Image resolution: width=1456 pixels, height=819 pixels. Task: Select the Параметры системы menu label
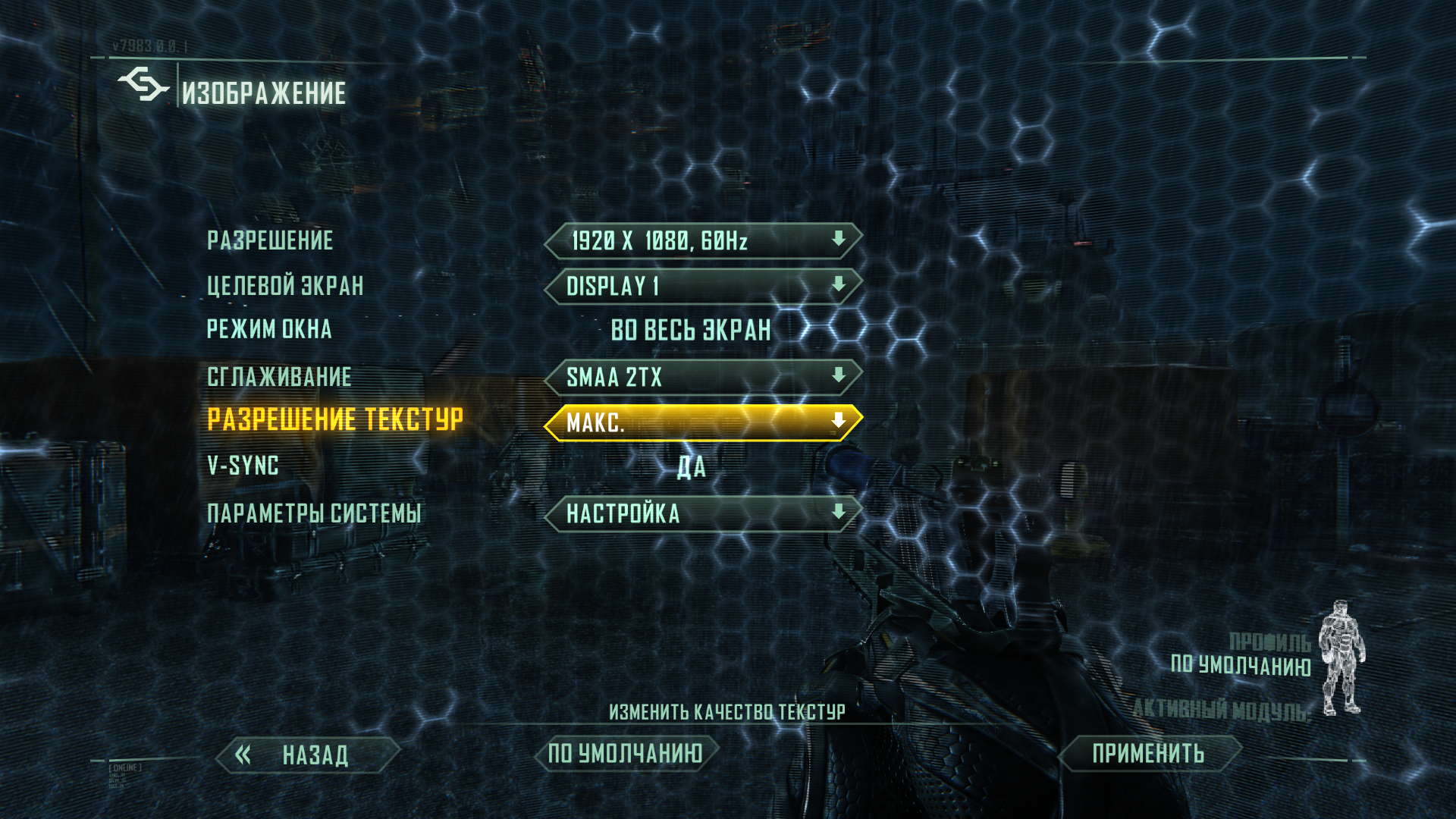tap(313, 513)
